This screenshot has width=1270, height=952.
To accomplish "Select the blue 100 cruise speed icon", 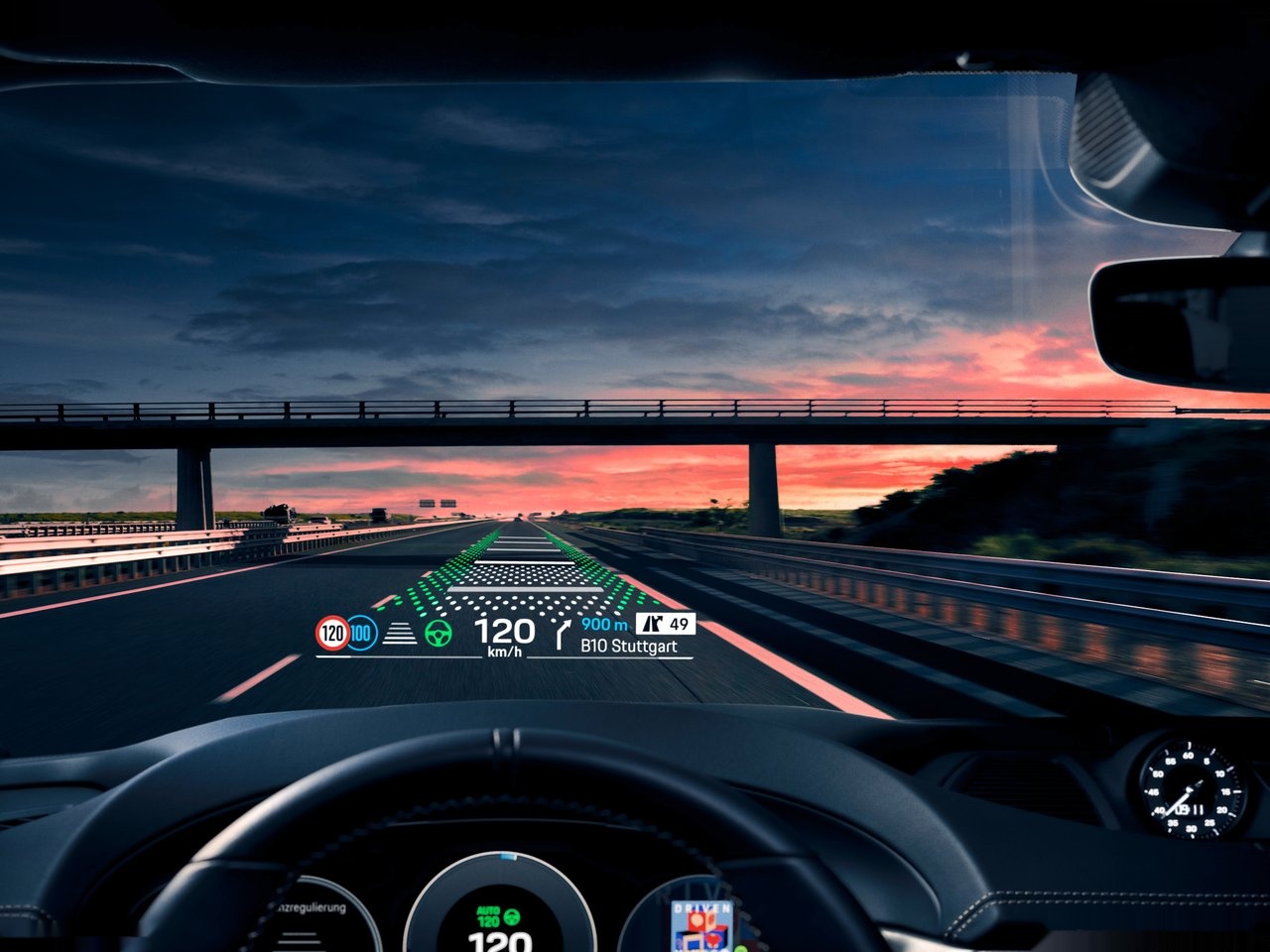I will [362, 633].
